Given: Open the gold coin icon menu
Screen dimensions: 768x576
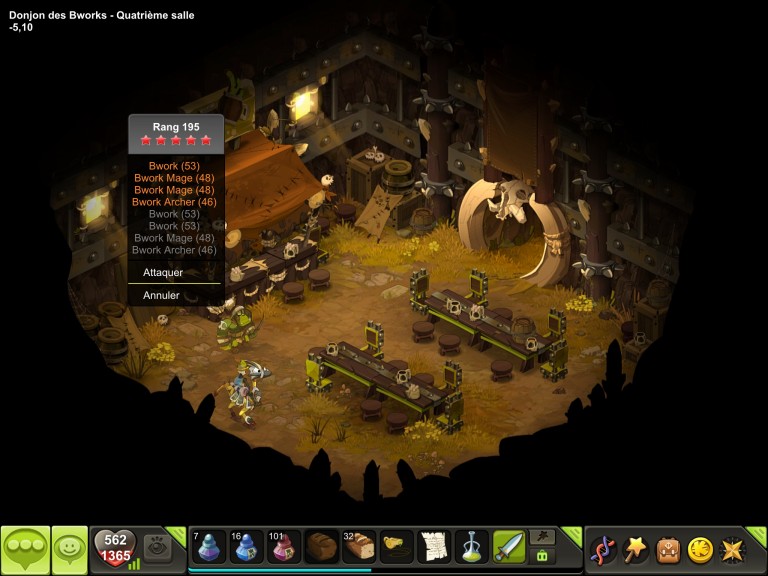Looking at the screenshot, I should tap(700, 549).
